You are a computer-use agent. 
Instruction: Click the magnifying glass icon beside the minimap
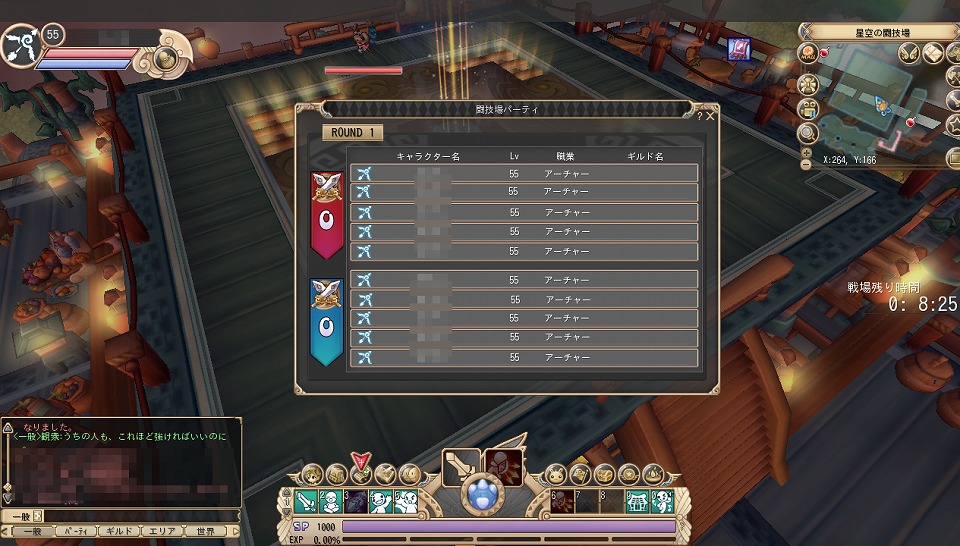[x=809, y=132]
